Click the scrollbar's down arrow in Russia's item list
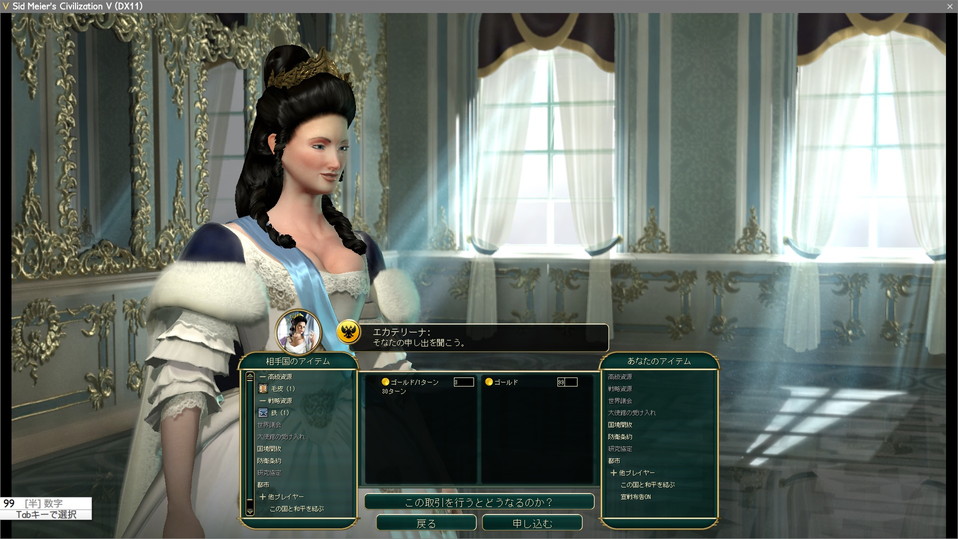 click(249, 512)
